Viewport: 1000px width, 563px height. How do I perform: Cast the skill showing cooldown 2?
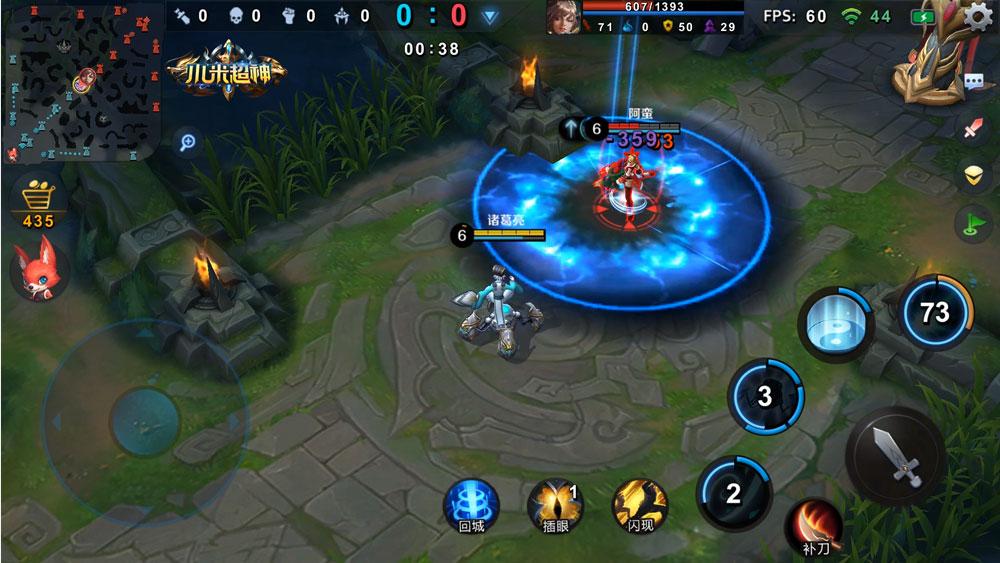[734, 492]
